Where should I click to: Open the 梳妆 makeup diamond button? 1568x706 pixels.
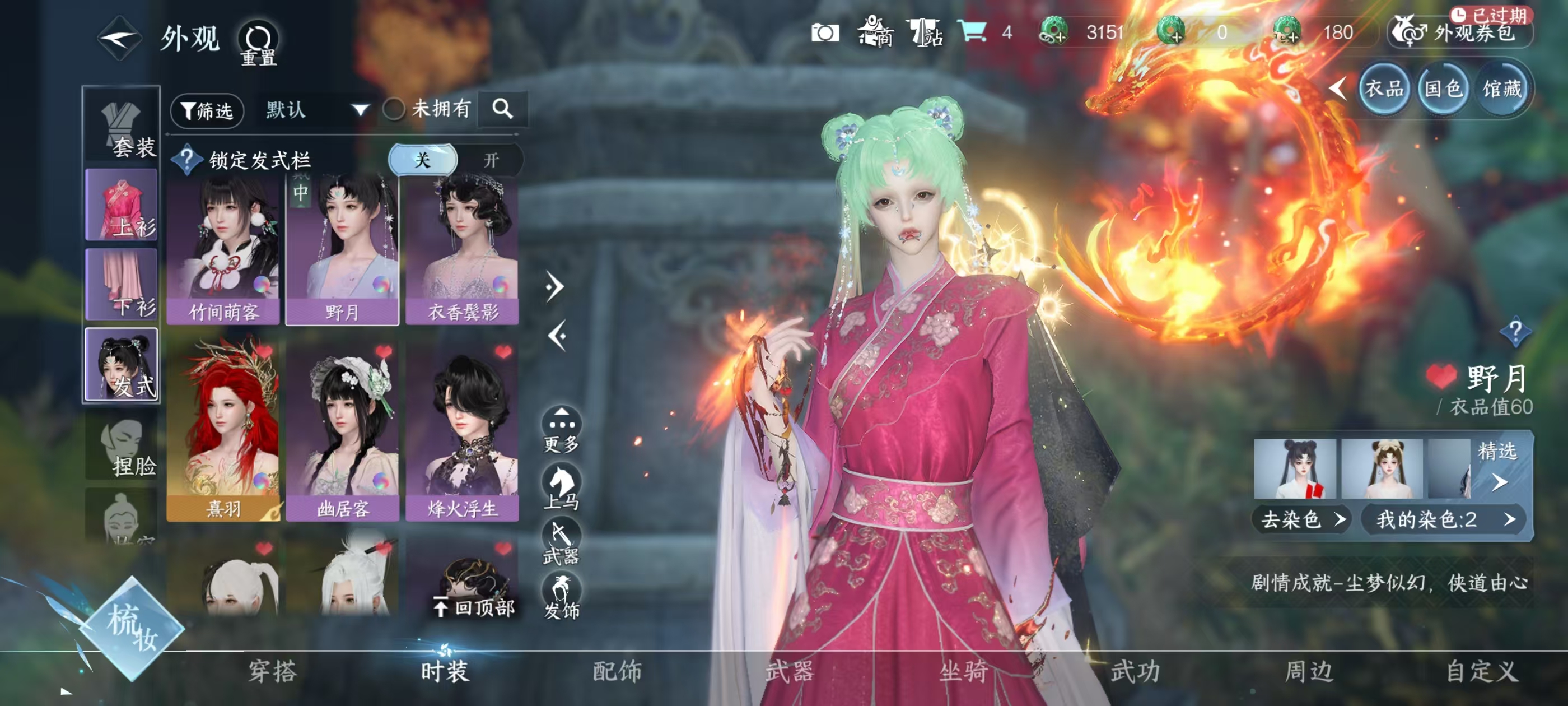(x=132, y=628)
